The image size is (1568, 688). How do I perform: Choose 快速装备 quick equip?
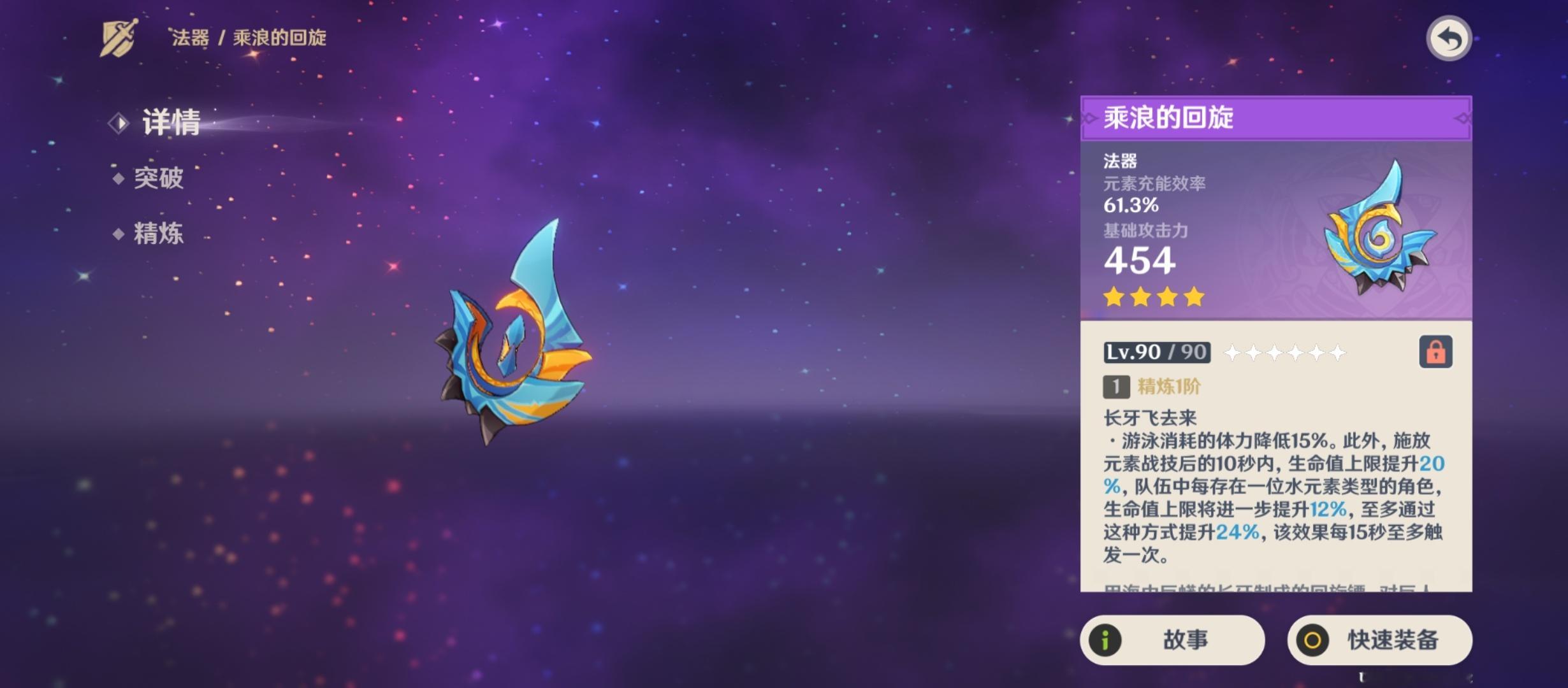[1379, 640]
